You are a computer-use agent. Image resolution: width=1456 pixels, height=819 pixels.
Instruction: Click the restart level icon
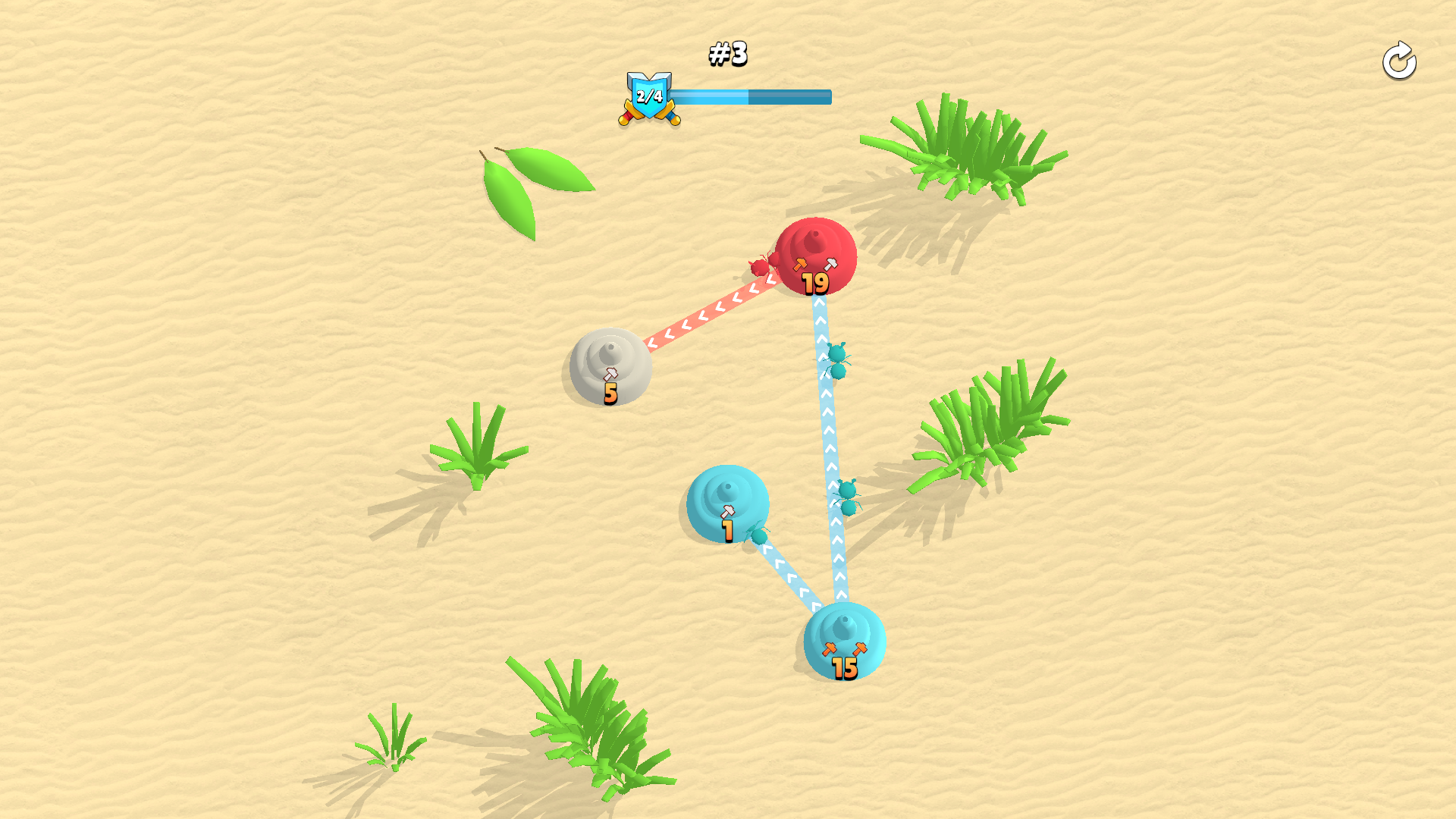coord(1399,61)
